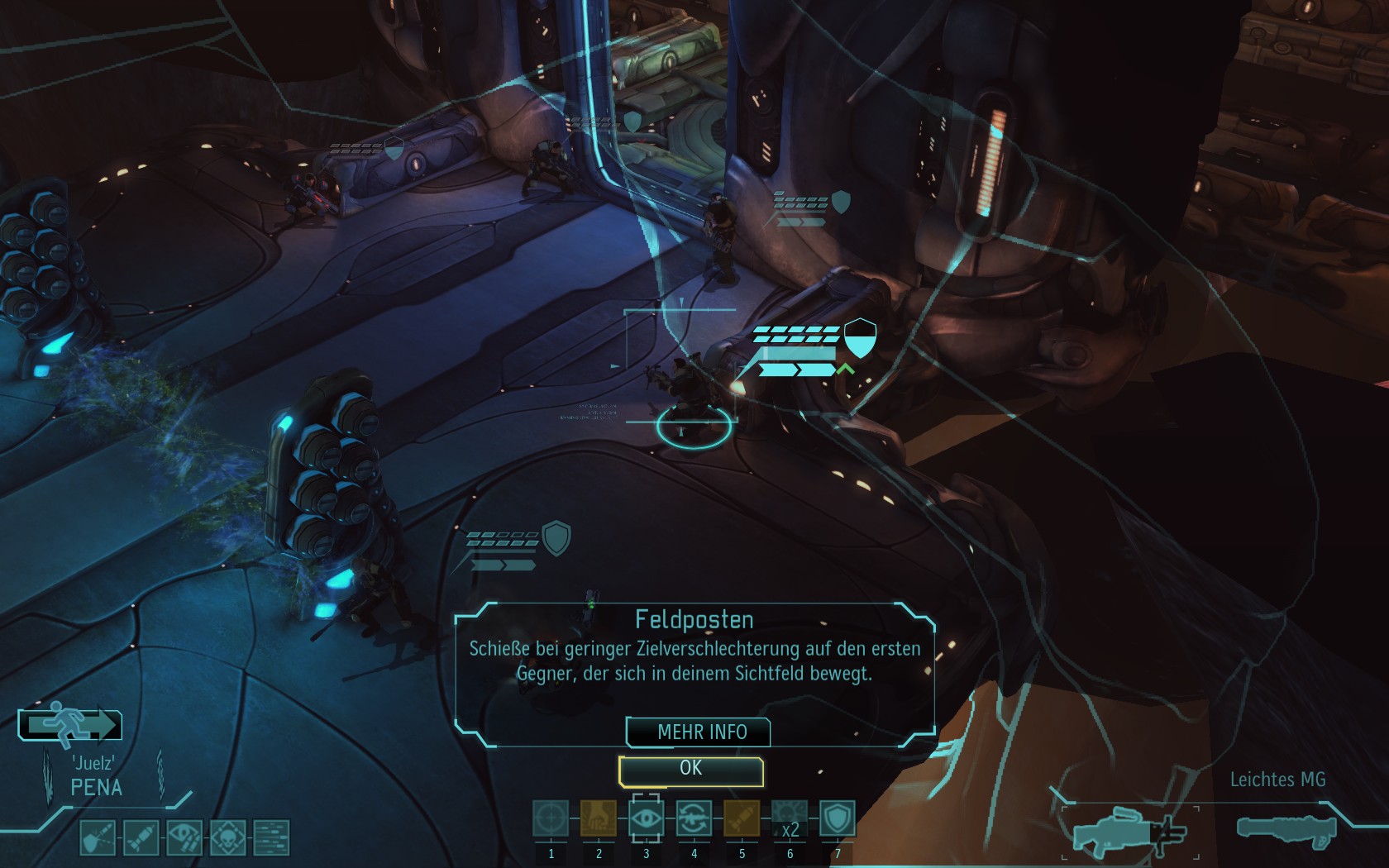Click the rocket perk icon by soldier name

(141, 837)
